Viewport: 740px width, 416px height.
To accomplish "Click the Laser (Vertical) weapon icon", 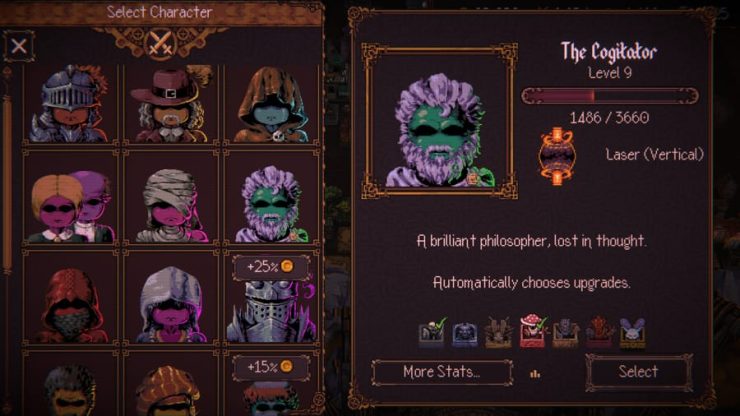I will [556, 154].
